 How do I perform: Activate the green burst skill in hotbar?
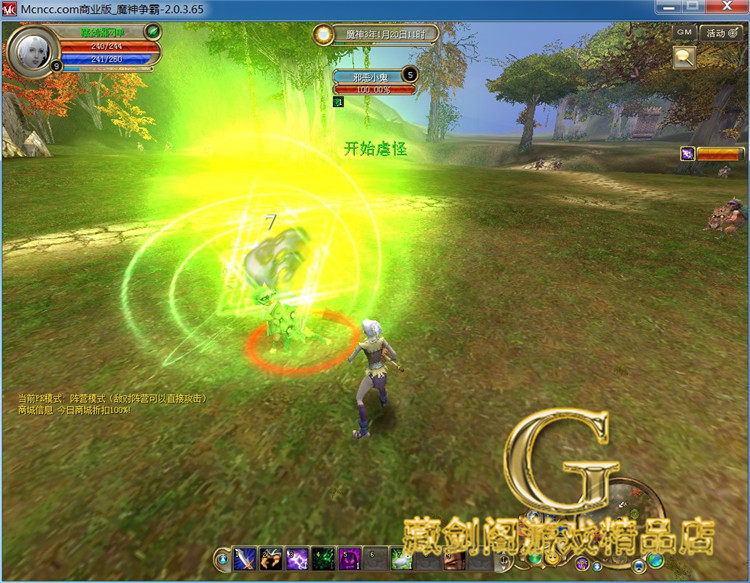click(323, 558)
